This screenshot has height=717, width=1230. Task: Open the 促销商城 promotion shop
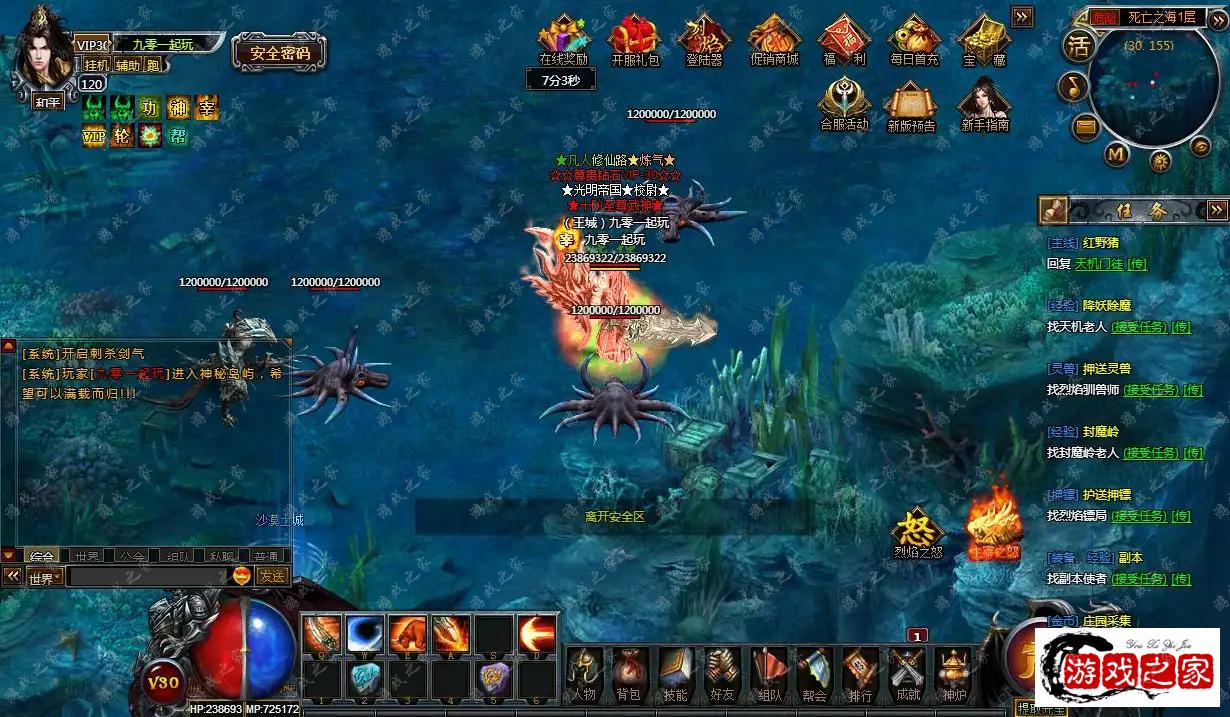[774, 38]
